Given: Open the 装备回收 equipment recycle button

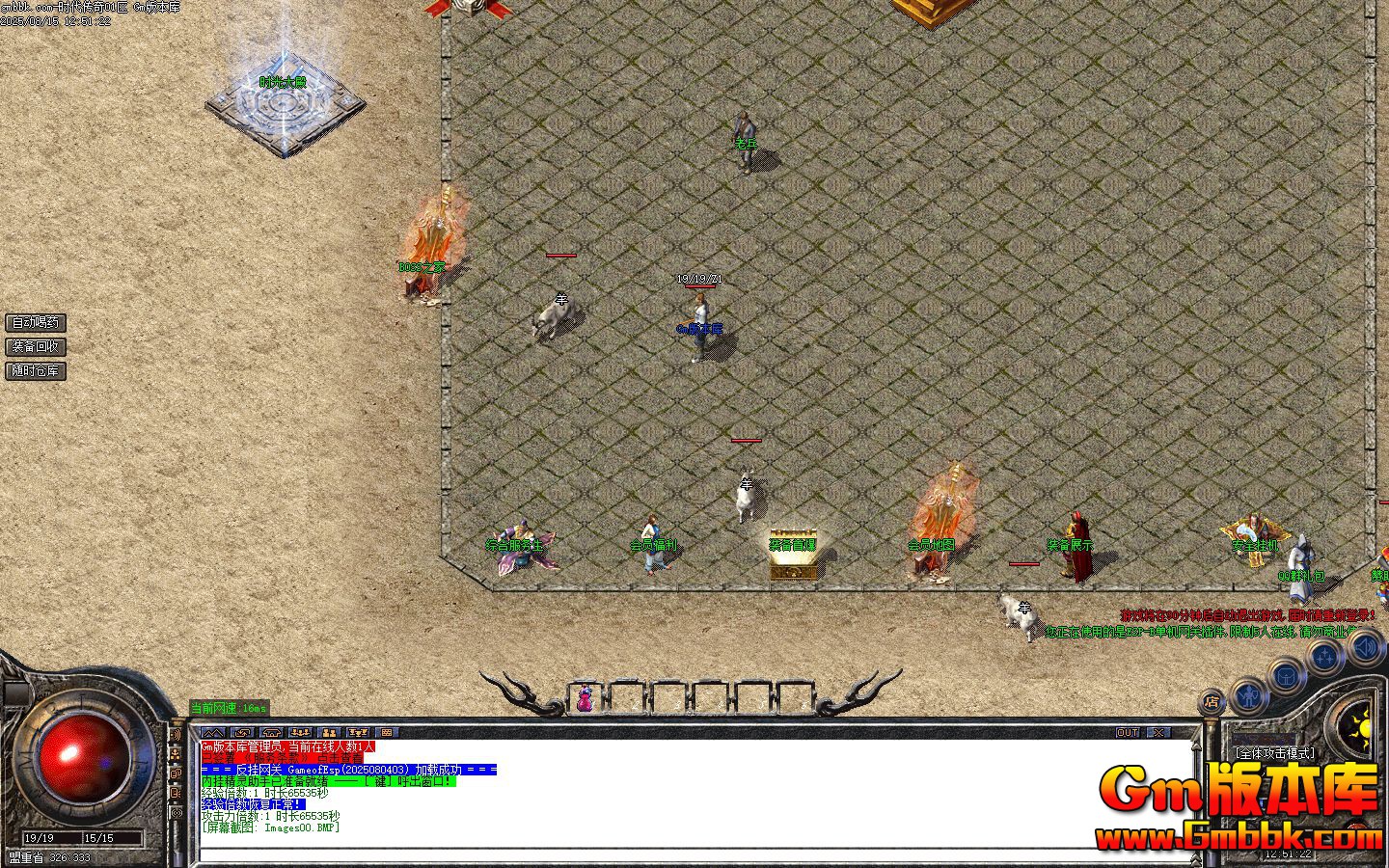Looking at the screenshot, I should (x=37, y=346).
